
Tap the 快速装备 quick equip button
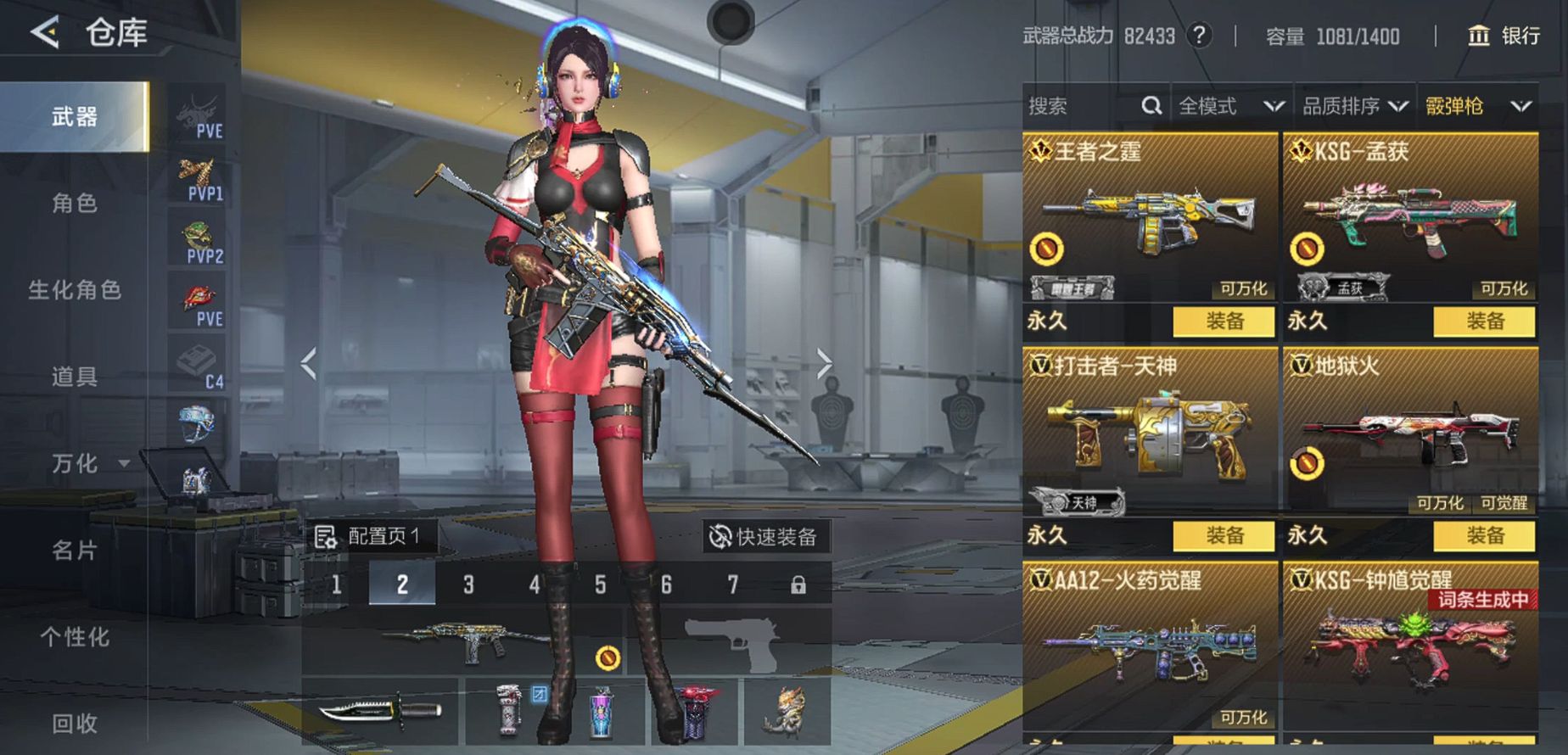pyautogui.click(x=764, y=537)
